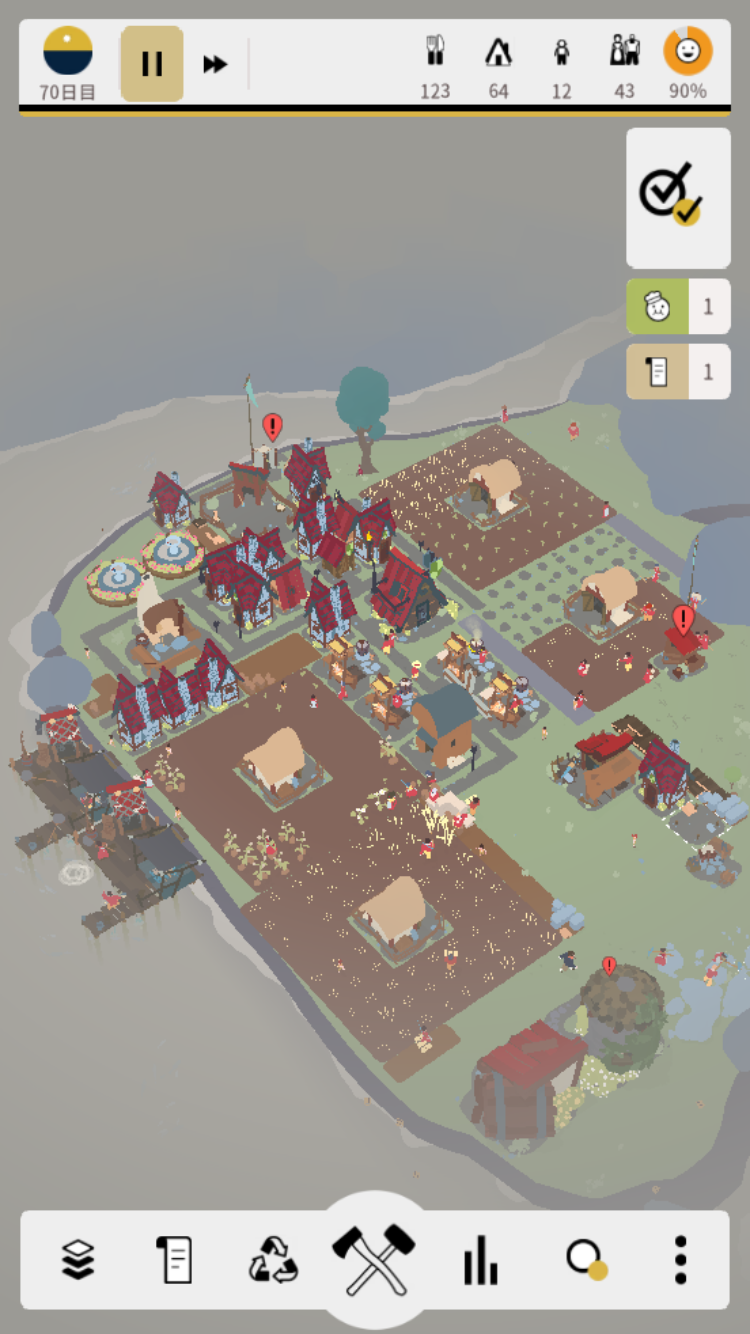Open the magnifier search tool

pos(585,1259)
